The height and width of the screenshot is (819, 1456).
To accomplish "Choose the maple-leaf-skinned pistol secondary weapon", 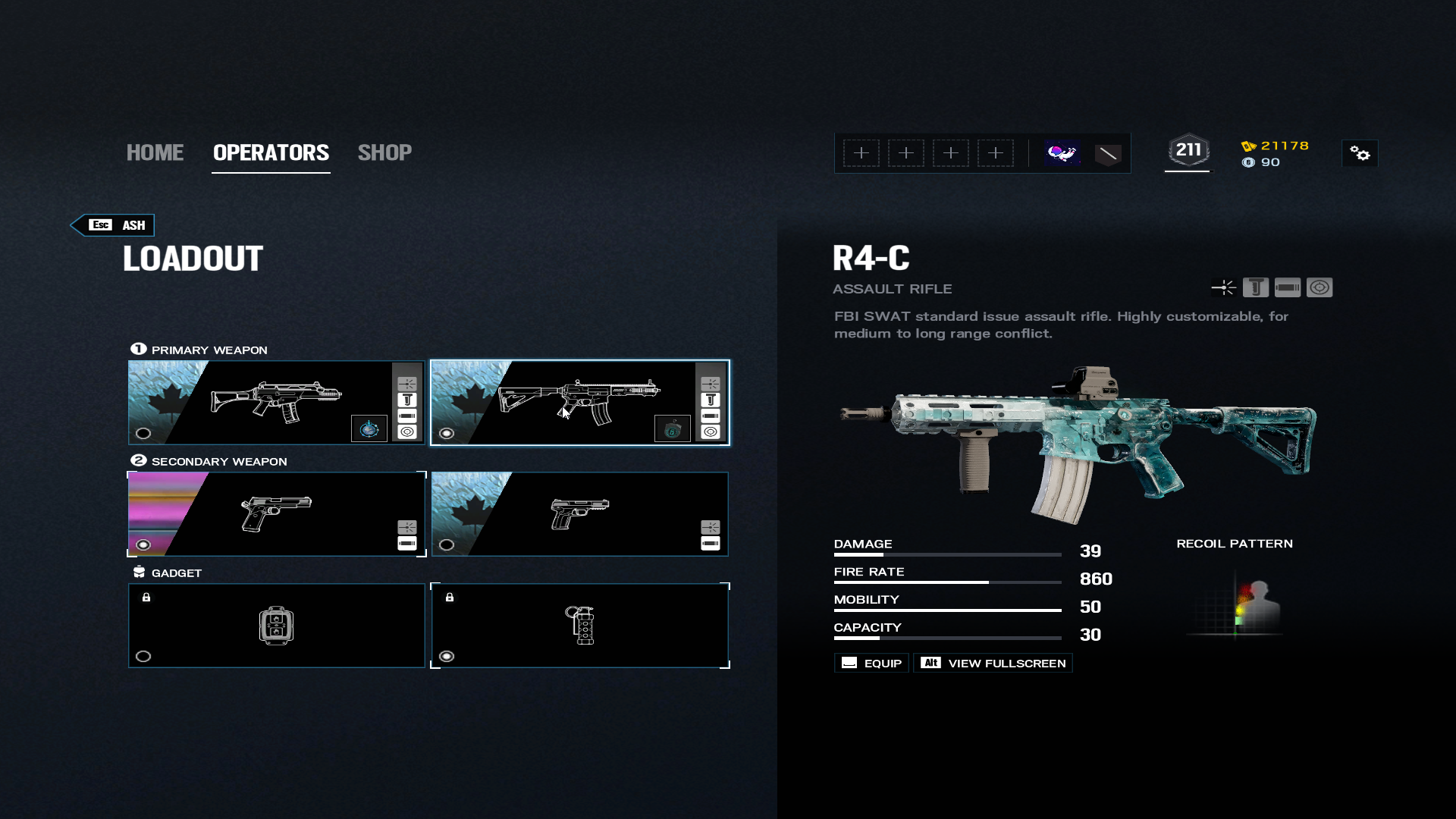I will [579, 514].
